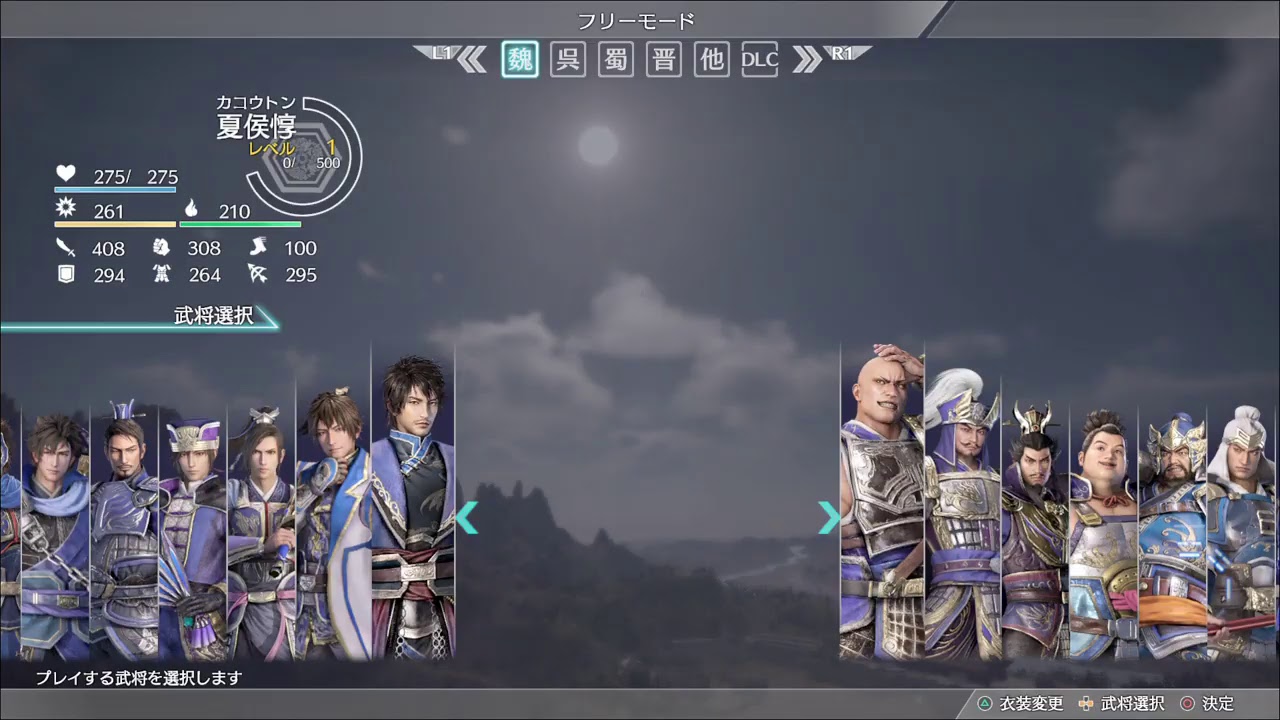
Task: Open the DLC characters tab
Action: 760,59
